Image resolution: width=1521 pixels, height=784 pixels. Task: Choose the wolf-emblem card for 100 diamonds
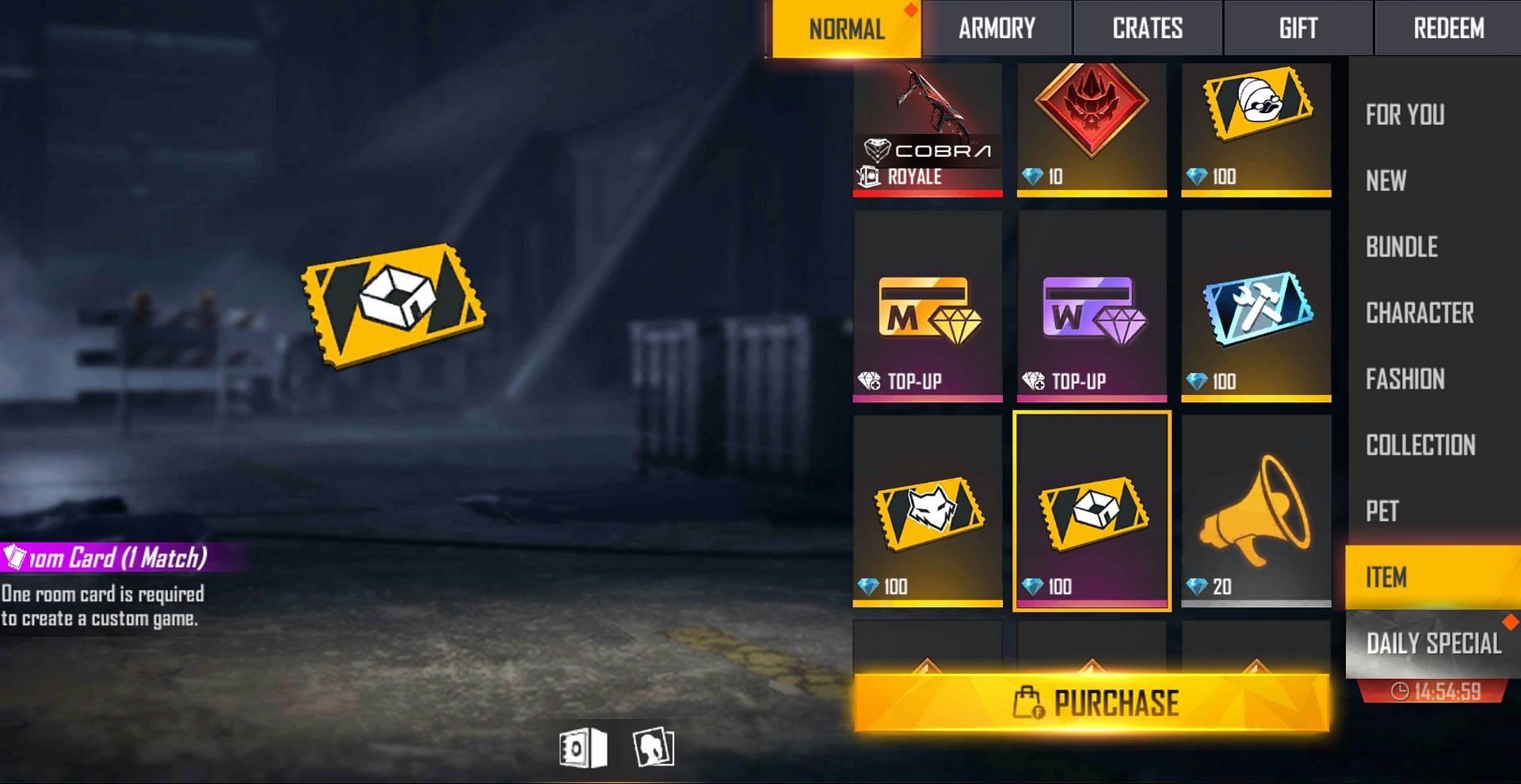point(928,511)
